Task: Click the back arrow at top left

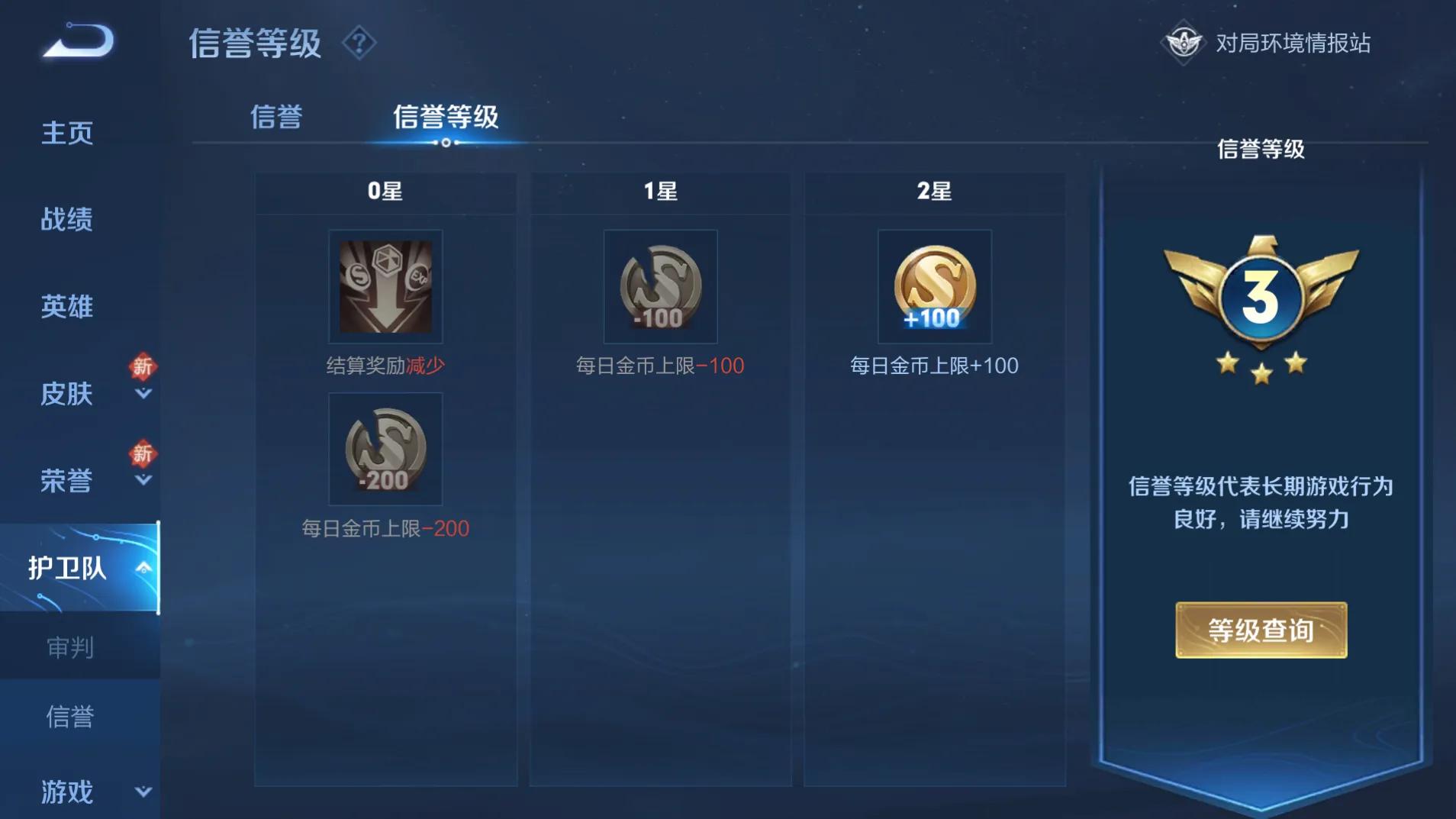Action: (72, 42)
